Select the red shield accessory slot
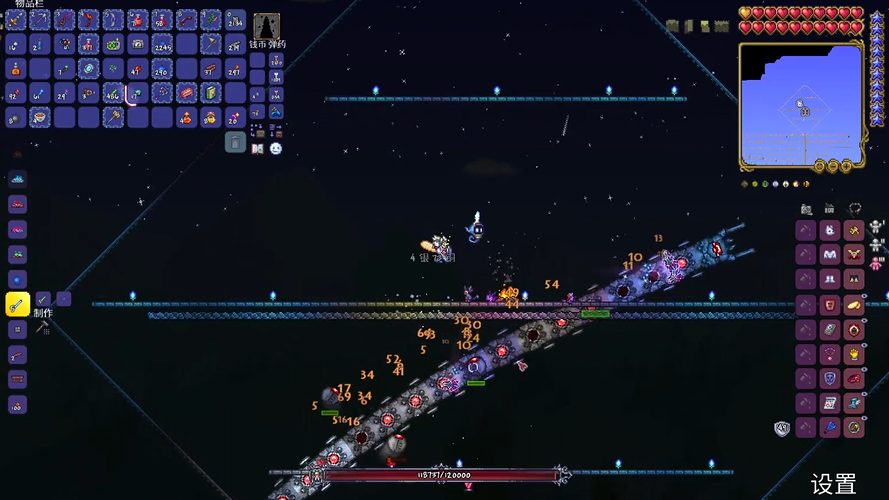Screen dimensions: 889x500 coord(830,304)
